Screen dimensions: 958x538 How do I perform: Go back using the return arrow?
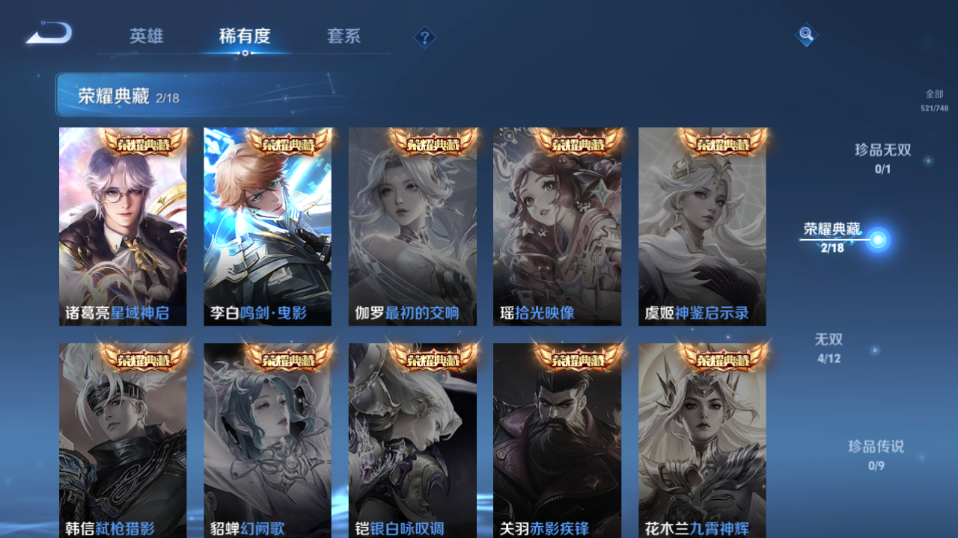48,34
